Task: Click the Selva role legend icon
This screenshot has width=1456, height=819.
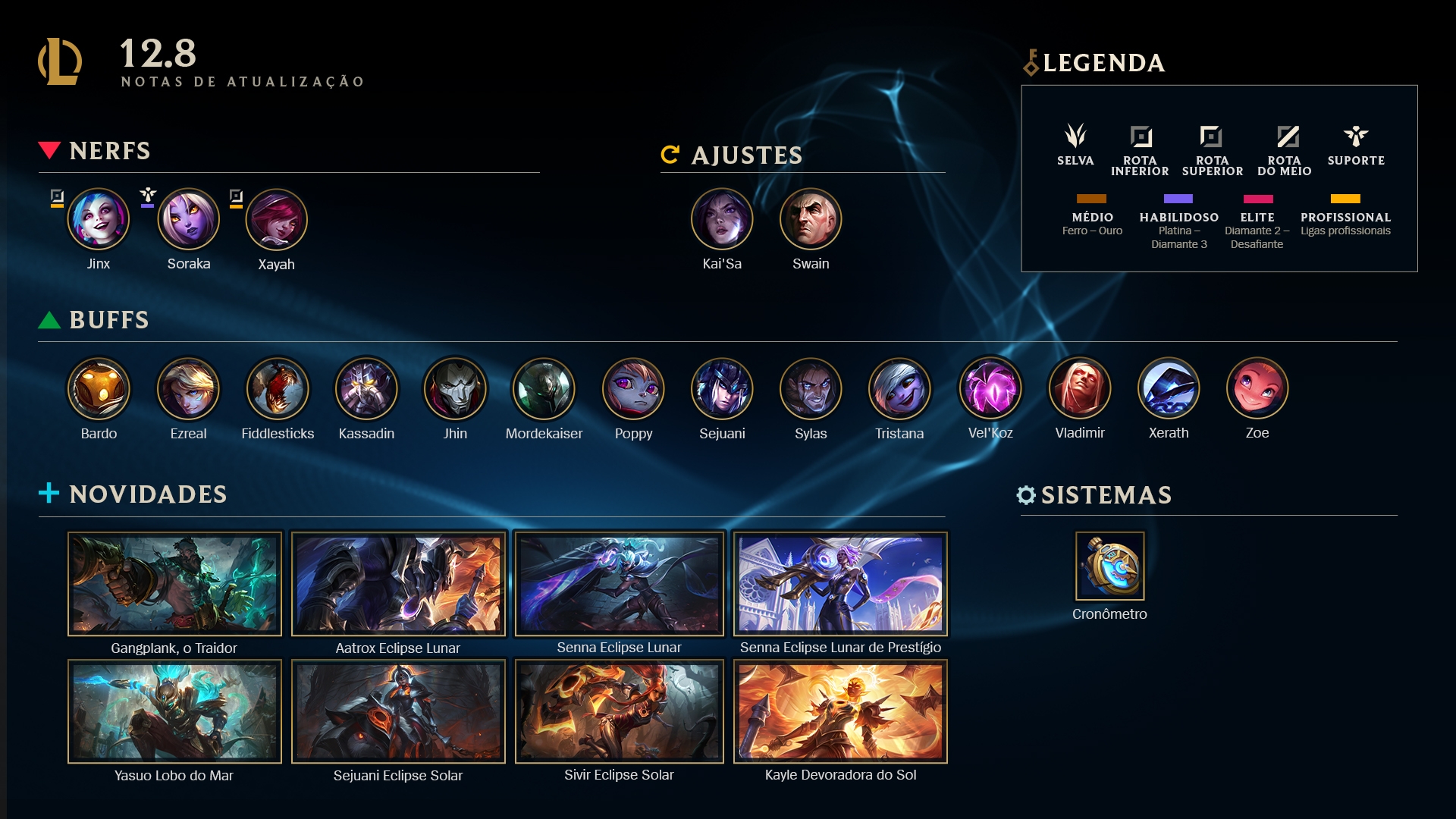Action: point(1075,136)
